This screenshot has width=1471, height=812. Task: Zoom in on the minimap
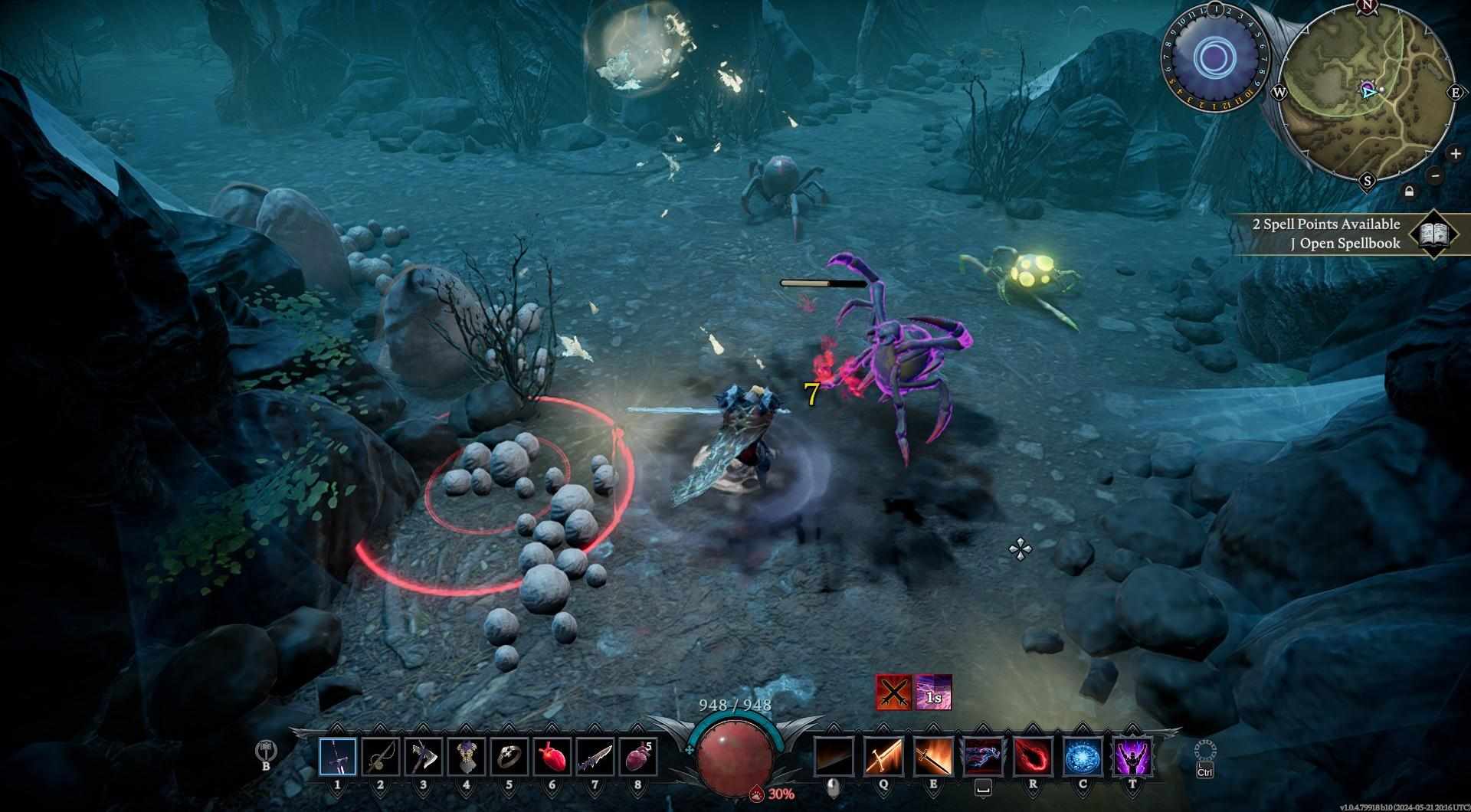(1455, 153)
